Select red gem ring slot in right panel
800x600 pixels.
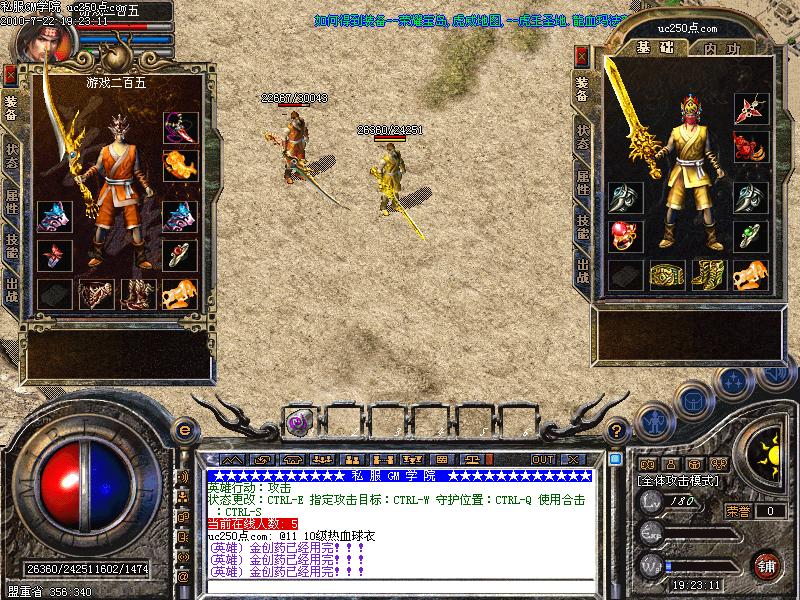(621, 235)
